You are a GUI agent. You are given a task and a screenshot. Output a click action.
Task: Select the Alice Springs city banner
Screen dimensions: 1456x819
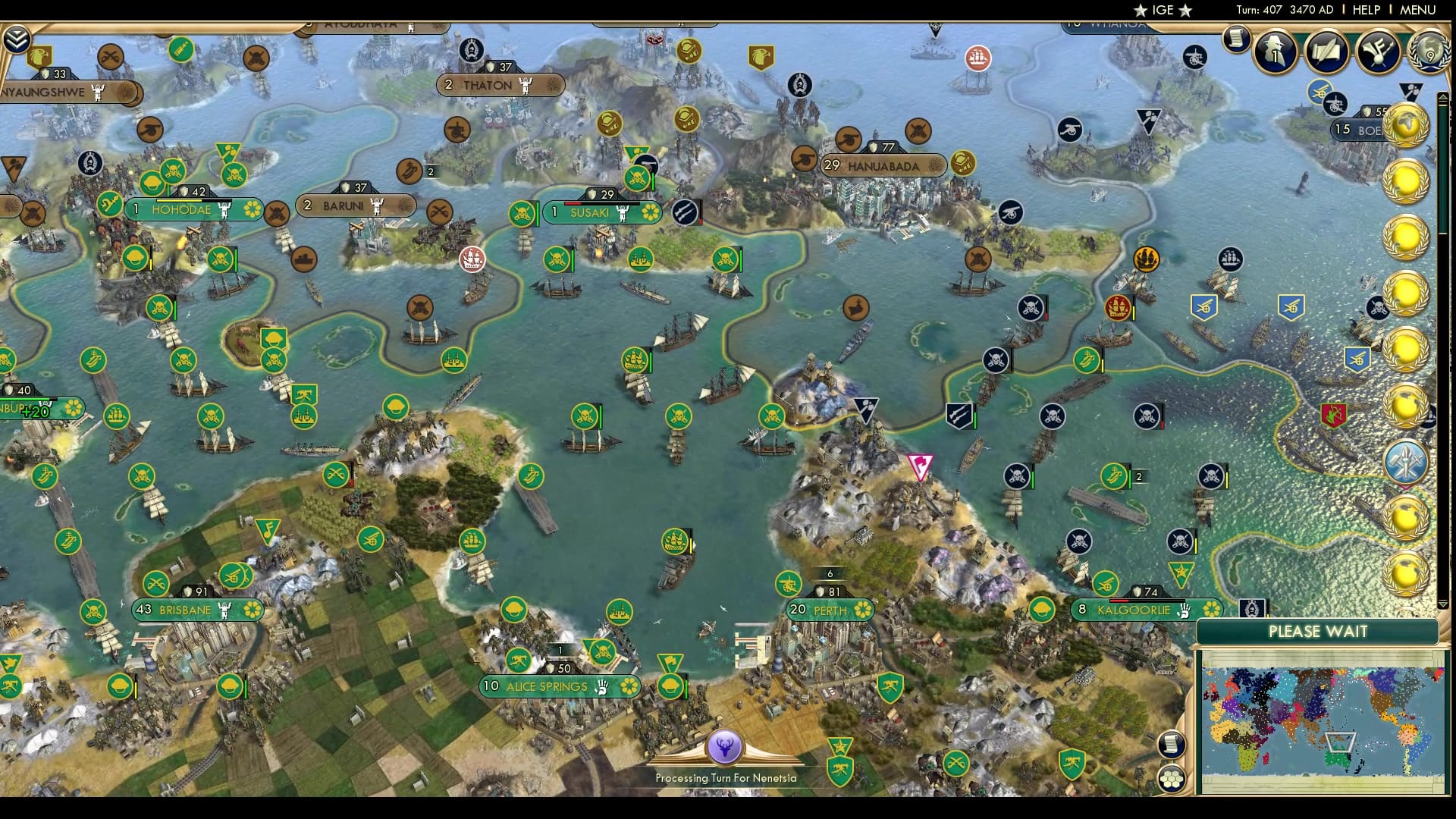point(546,686)
